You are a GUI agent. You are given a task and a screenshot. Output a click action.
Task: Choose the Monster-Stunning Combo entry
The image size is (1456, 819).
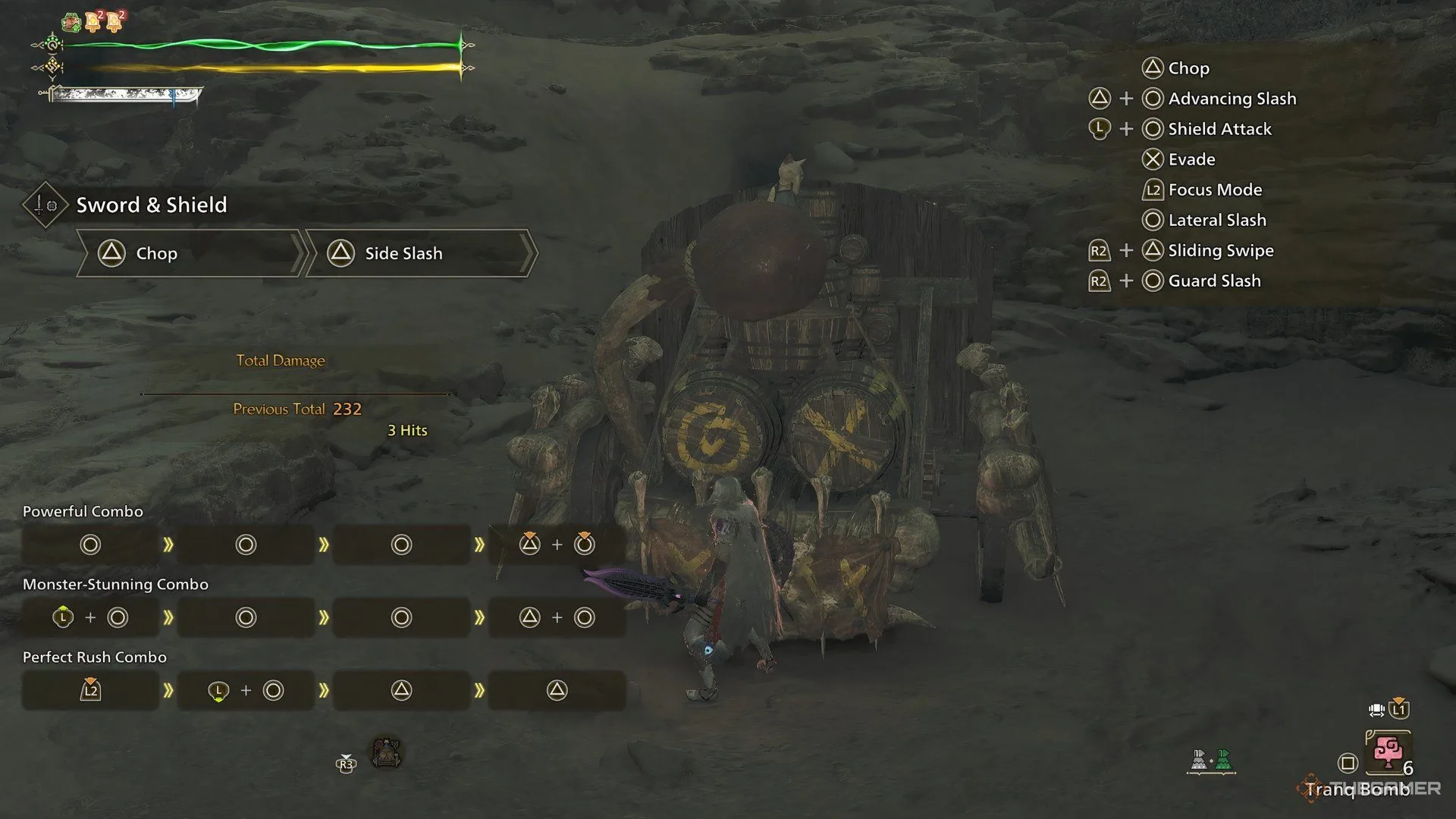coord(115,585)
